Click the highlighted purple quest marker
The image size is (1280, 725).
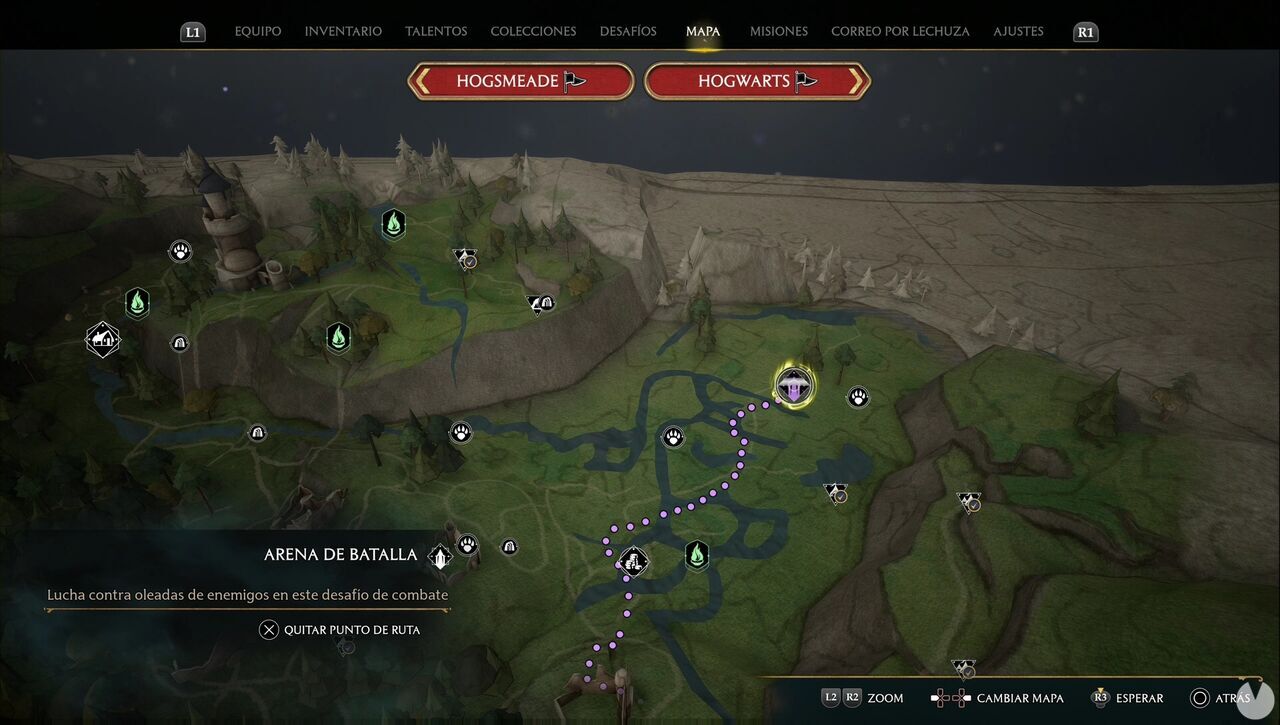click(x=791, y=384)
